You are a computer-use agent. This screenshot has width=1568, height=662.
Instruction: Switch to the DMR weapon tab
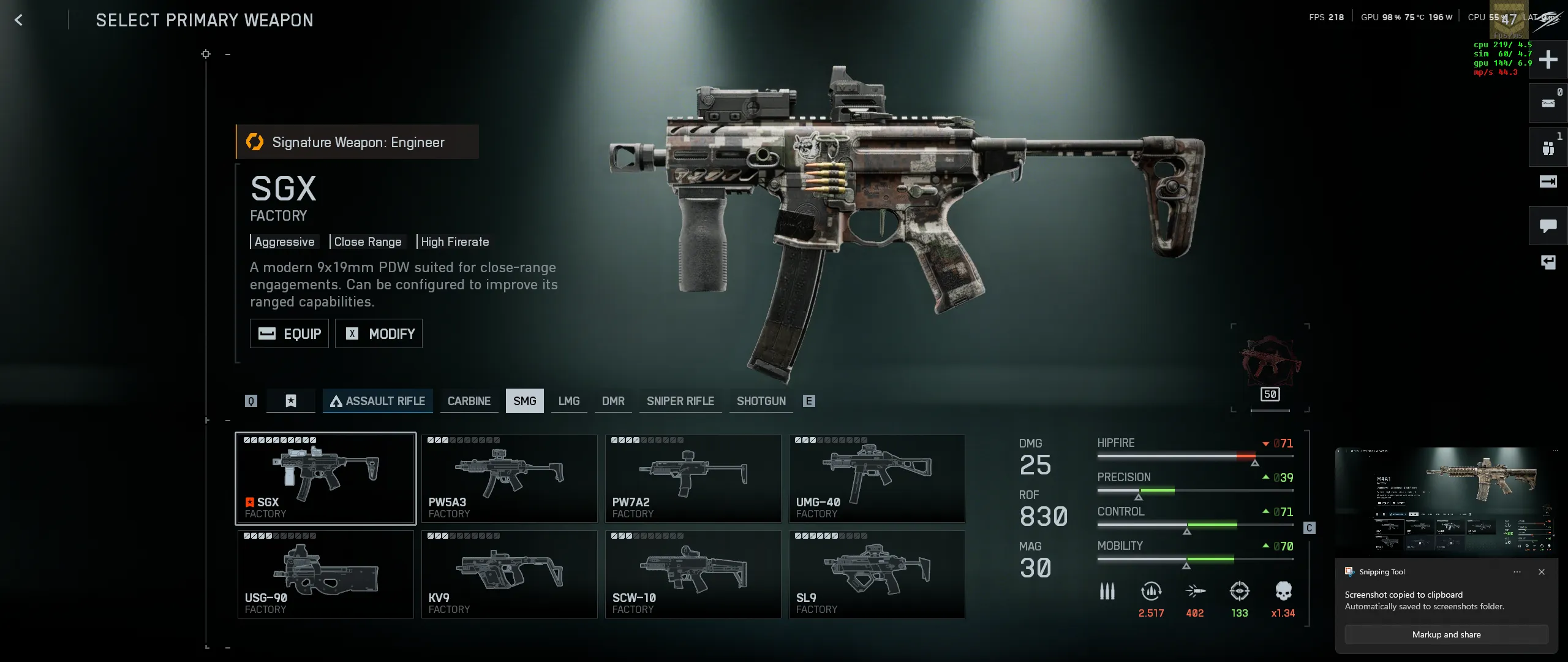(x=613, y=401)
